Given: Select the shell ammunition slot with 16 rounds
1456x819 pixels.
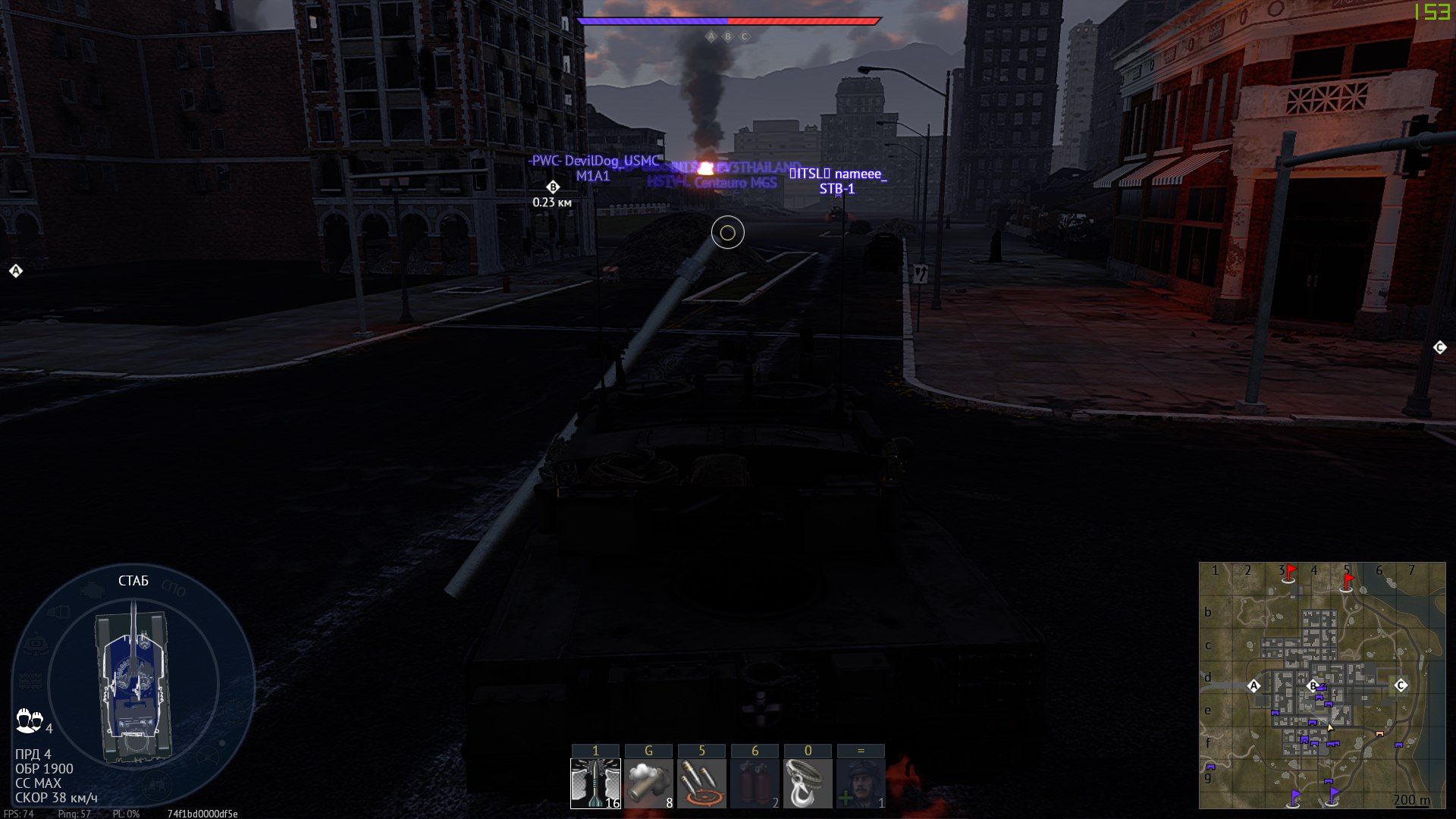Looking at the screenshot, I should pyautogui.click(x=595, y=783).
